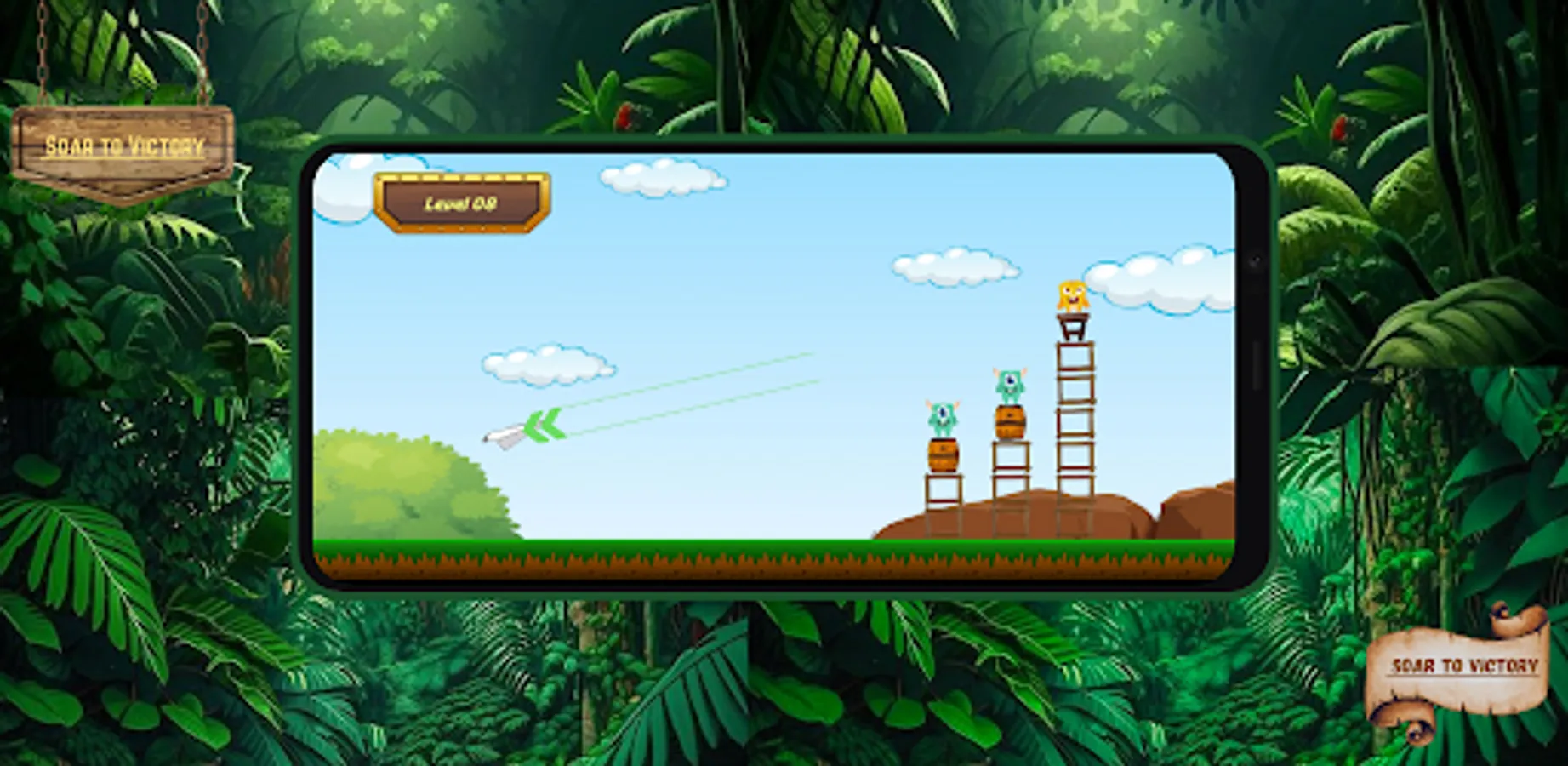
Task: Click the Soar to Victory wooden sign
Action: (x=123, y=143)
